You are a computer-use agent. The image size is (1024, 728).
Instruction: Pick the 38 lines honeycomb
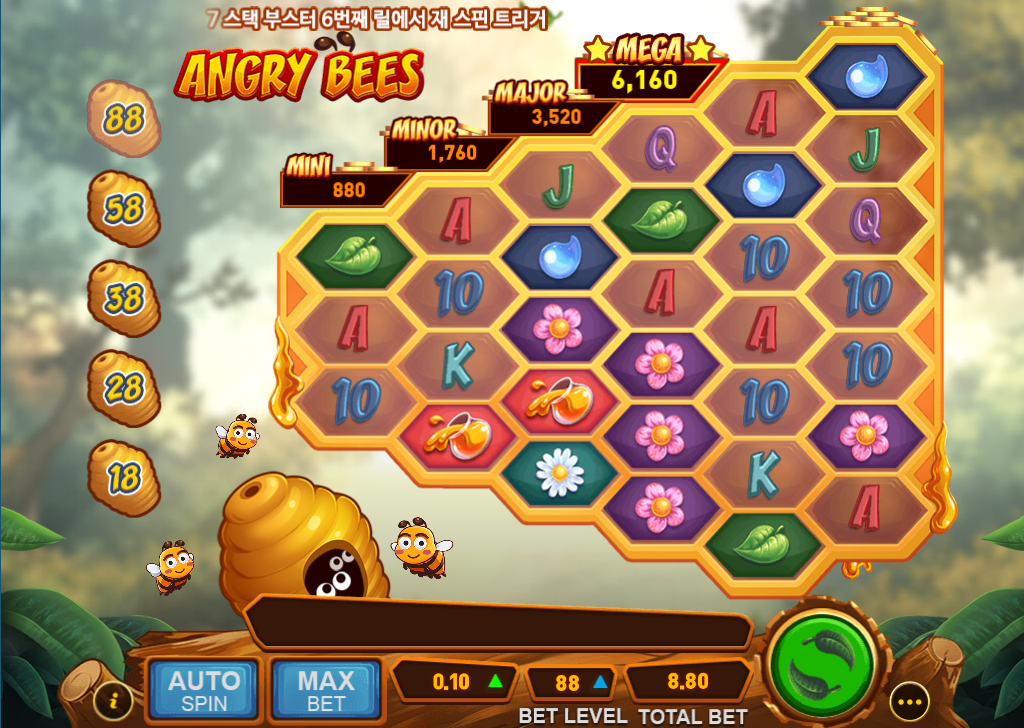tap(124, 298)
